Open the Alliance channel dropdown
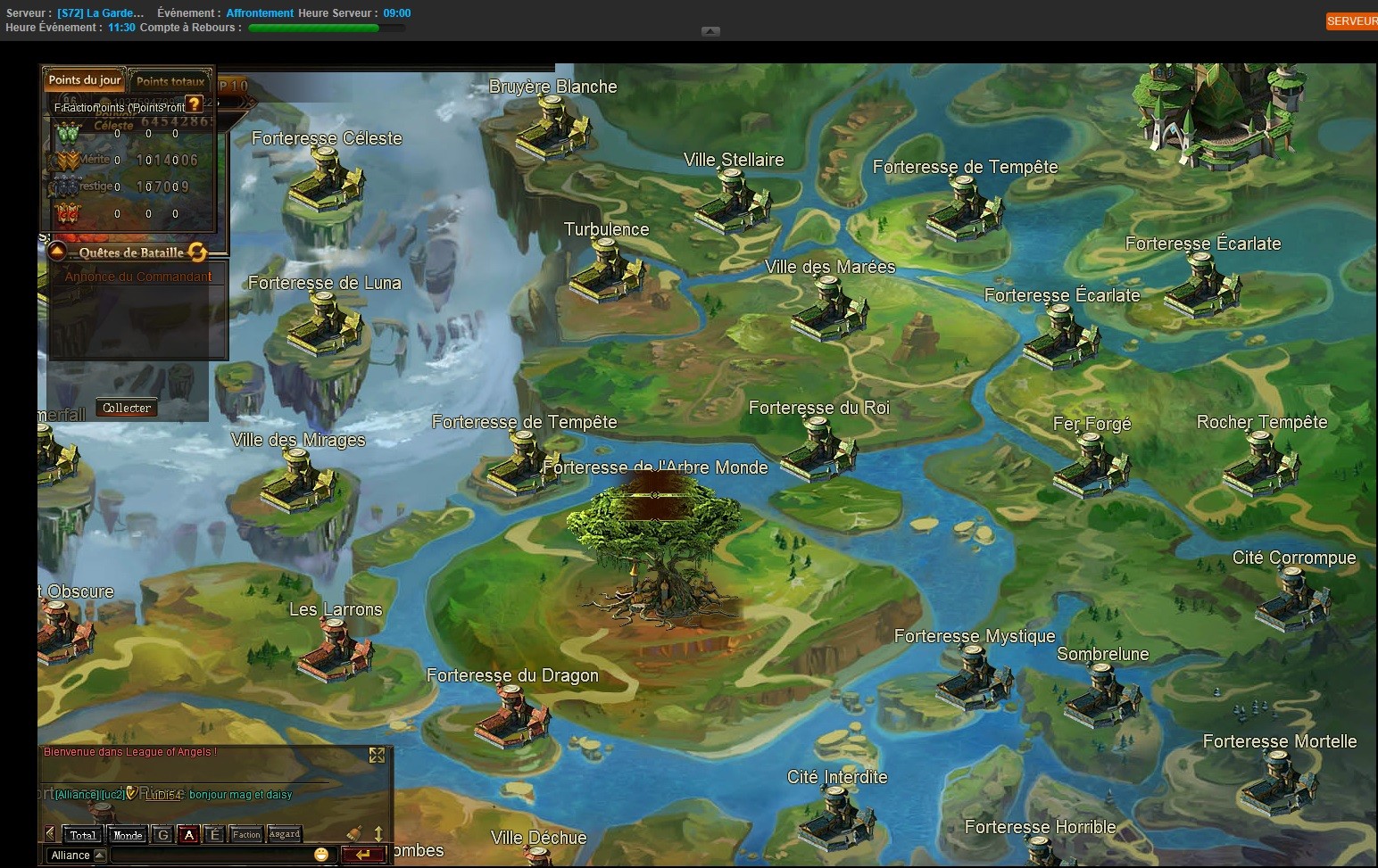This screenshot has width=1378, height=868. [100, 856]
